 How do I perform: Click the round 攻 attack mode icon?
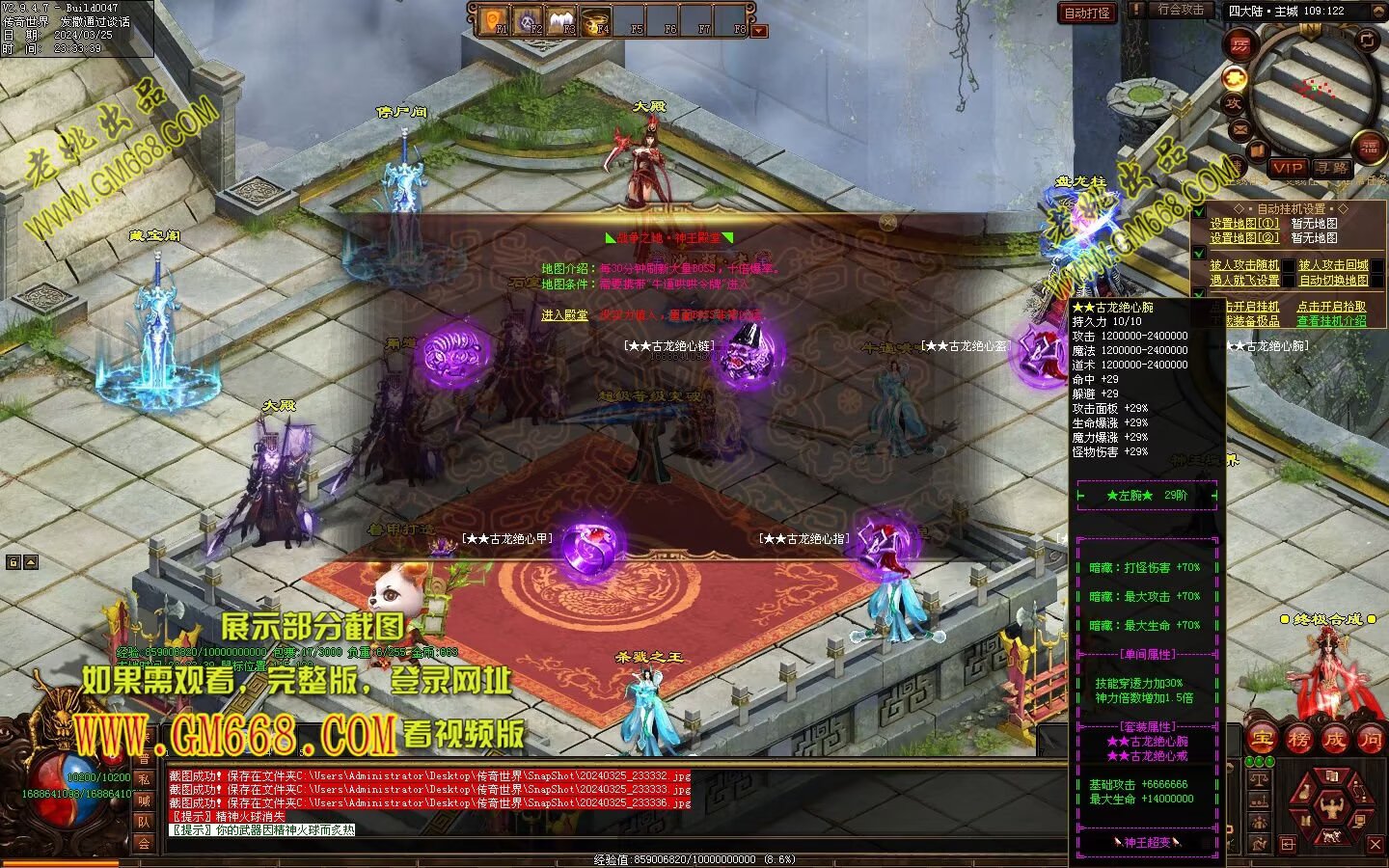click(x=1234, y=103)
